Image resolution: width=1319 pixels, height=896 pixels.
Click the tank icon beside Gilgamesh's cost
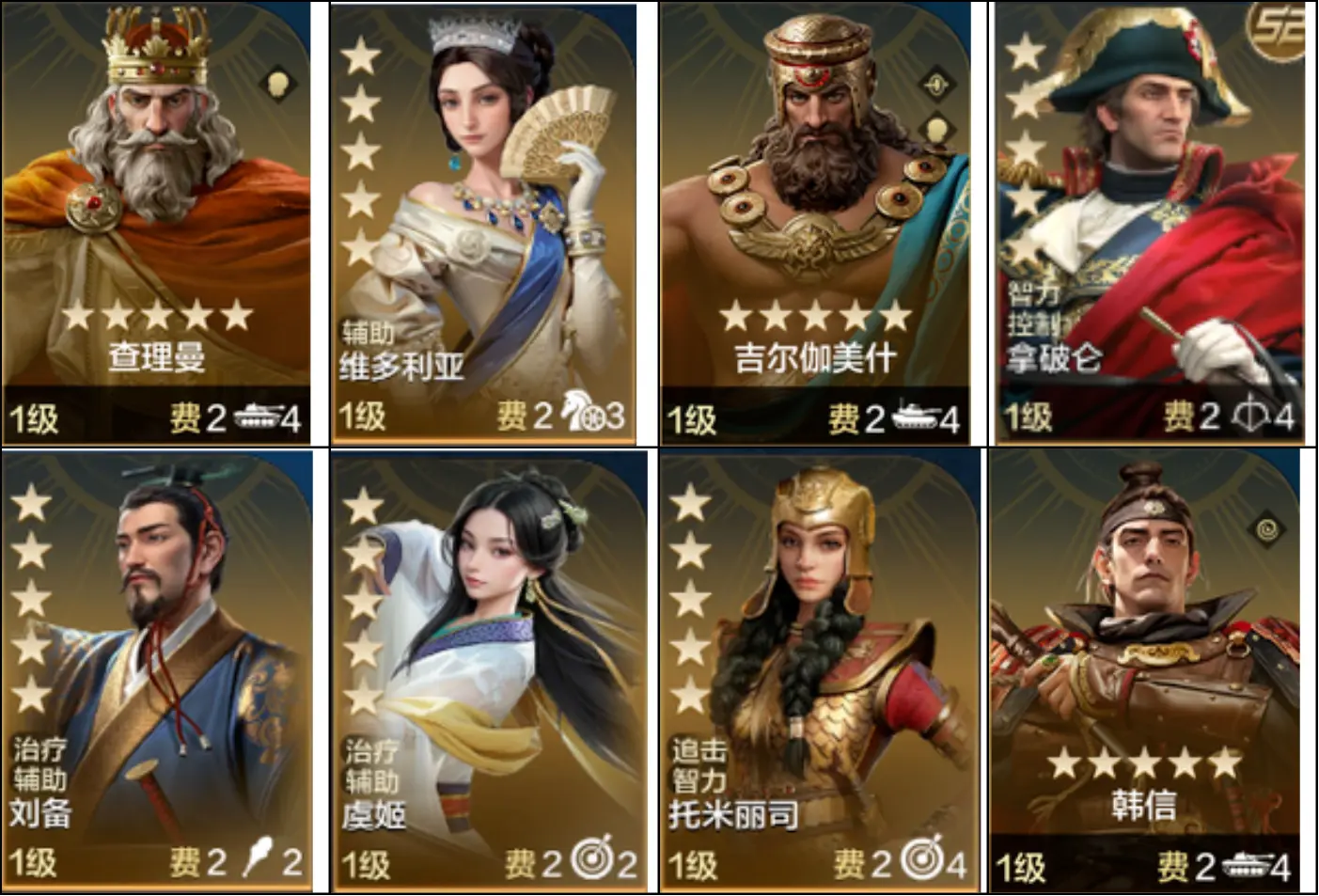(914, 417)
